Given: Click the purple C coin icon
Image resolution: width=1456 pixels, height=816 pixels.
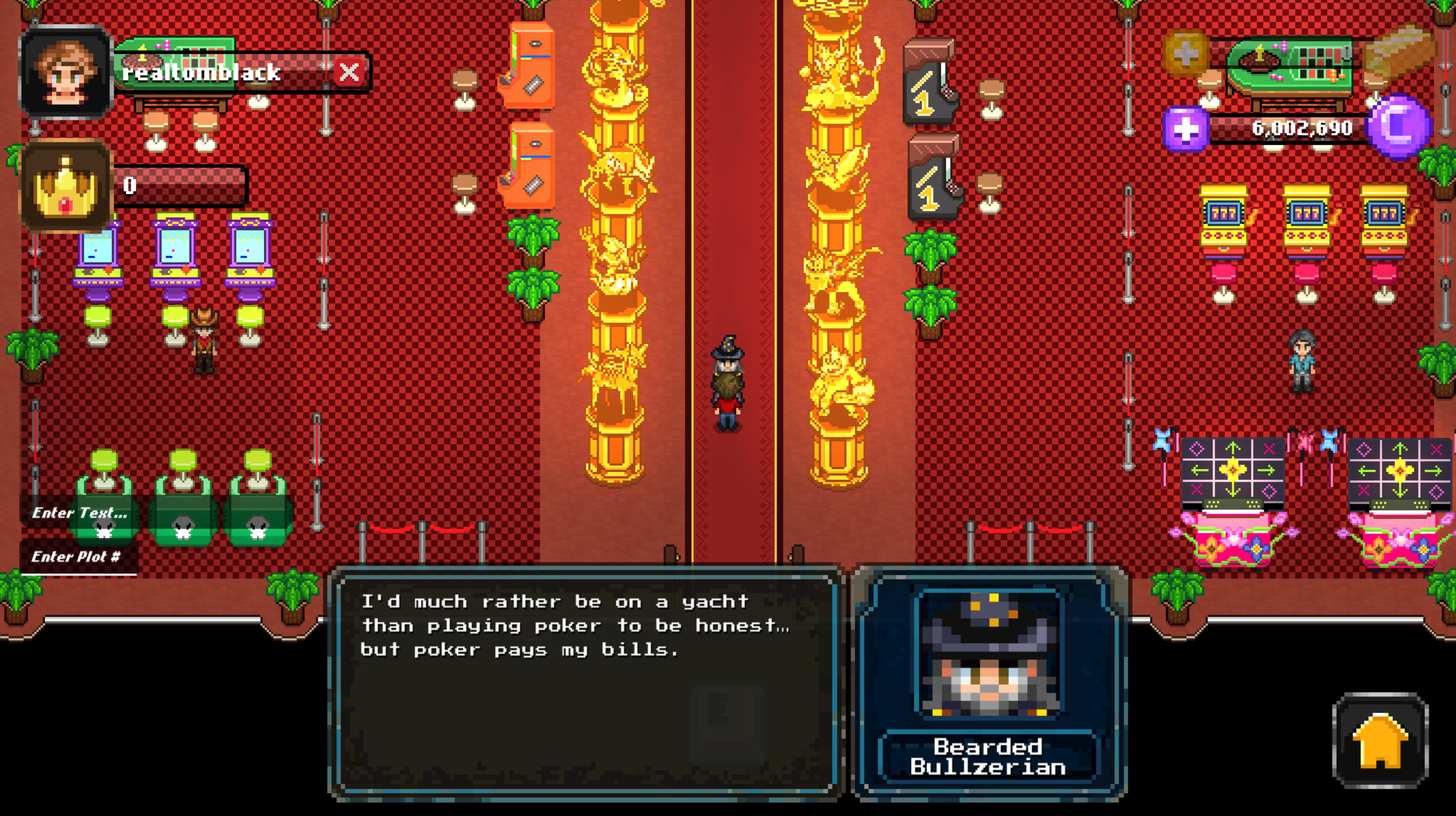Looking at the screenshot, I should pyautogui.click(x=1399, y=128).
